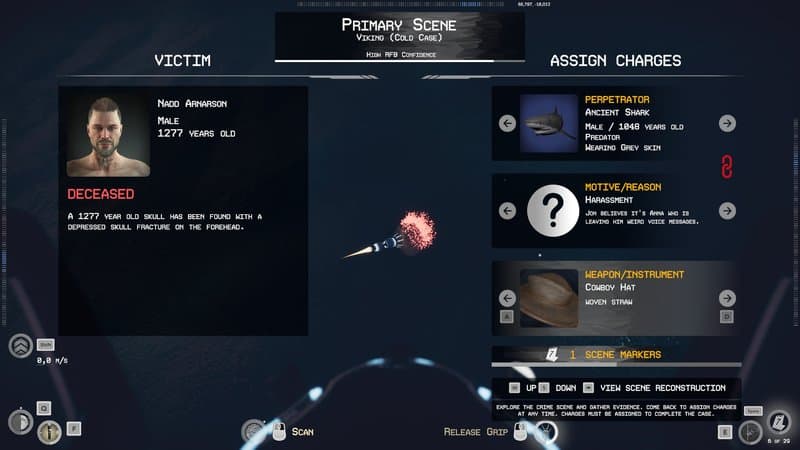The height and width of the screenshot is (450, 800).
Task: Choose the next motive/reason
Action: [727, 211]
